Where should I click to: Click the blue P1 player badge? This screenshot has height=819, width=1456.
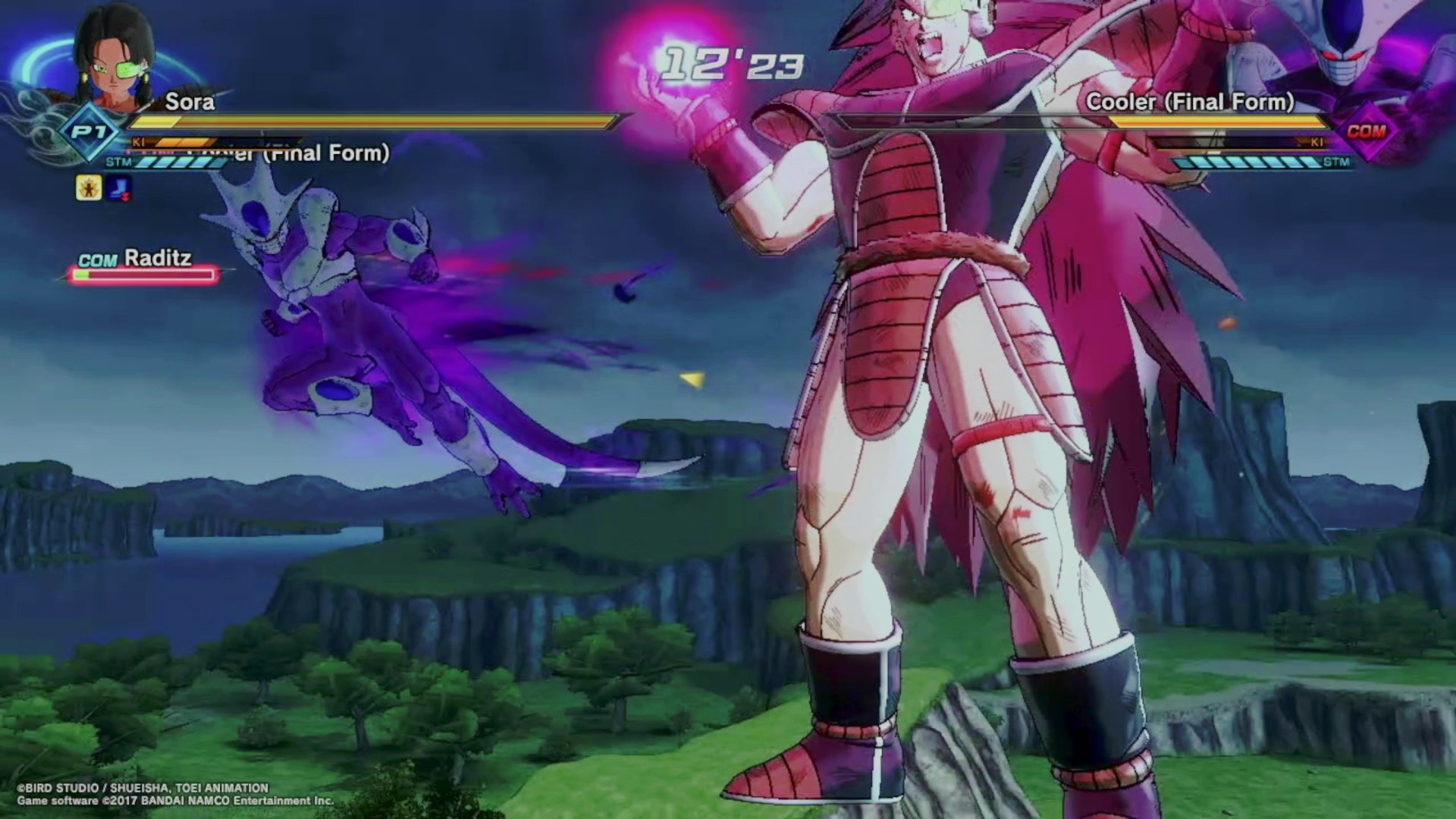pyautogui.click(x=89, y=133)
